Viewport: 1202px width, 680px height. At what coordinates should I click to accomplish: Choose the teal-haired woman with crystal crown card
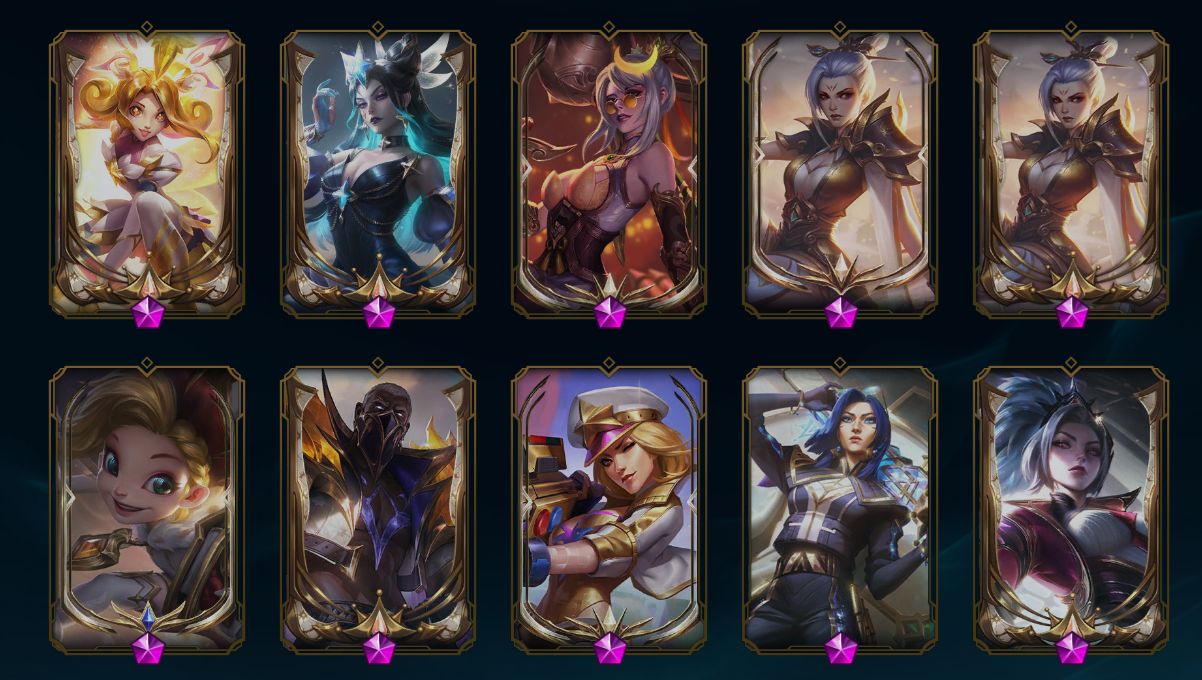[x=378, y=170]
